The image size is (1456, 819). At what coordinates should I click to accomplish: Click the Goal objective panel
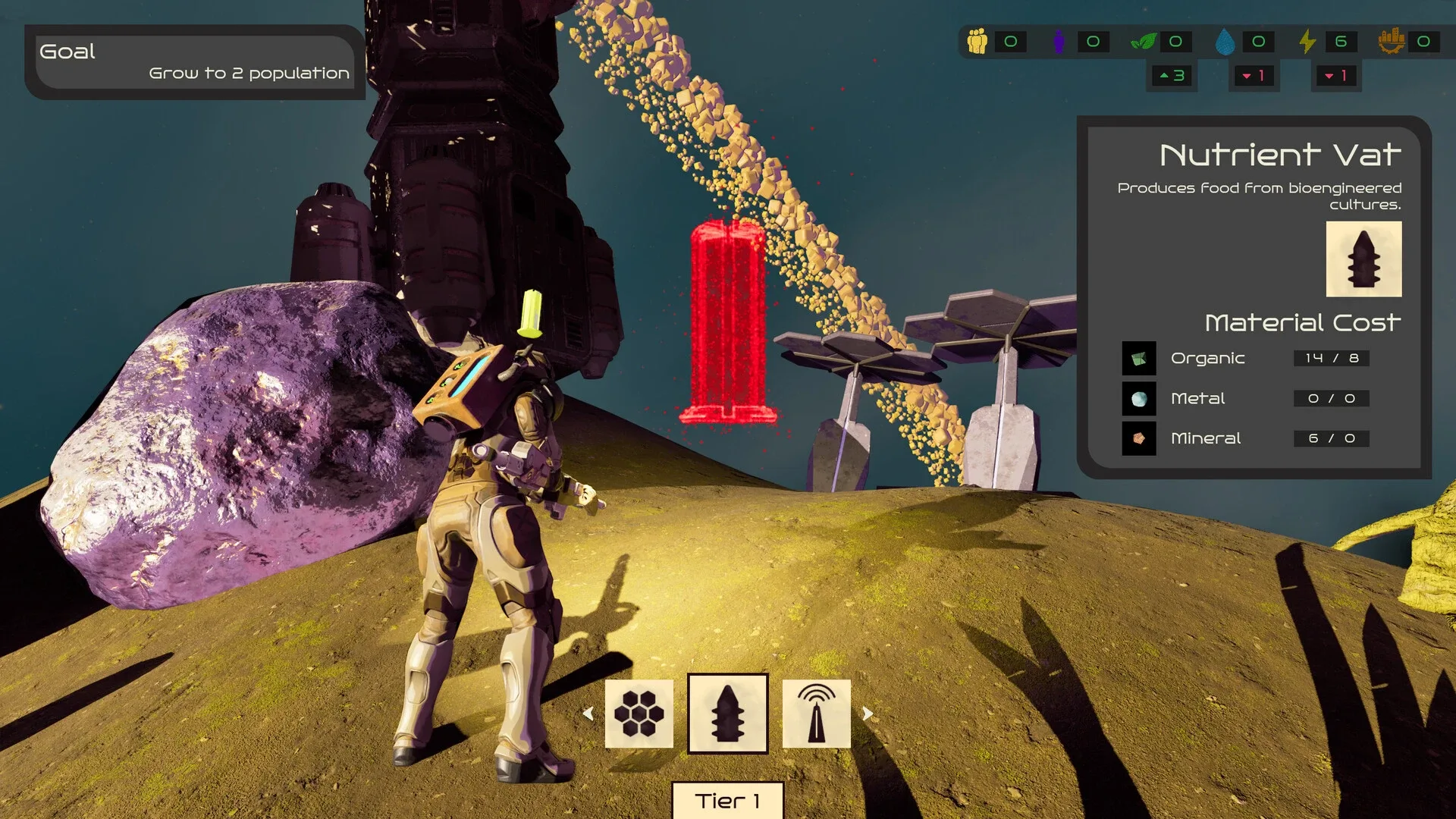pos(195,62)
